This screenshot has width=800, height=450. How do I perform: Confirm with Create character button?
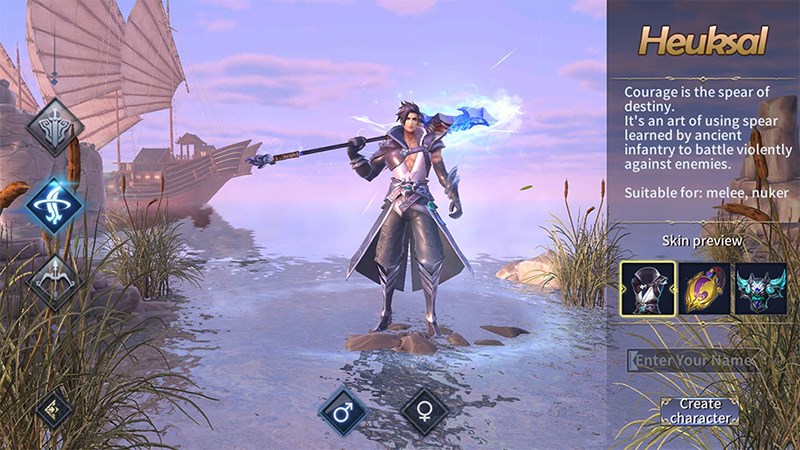coord(700,410)
